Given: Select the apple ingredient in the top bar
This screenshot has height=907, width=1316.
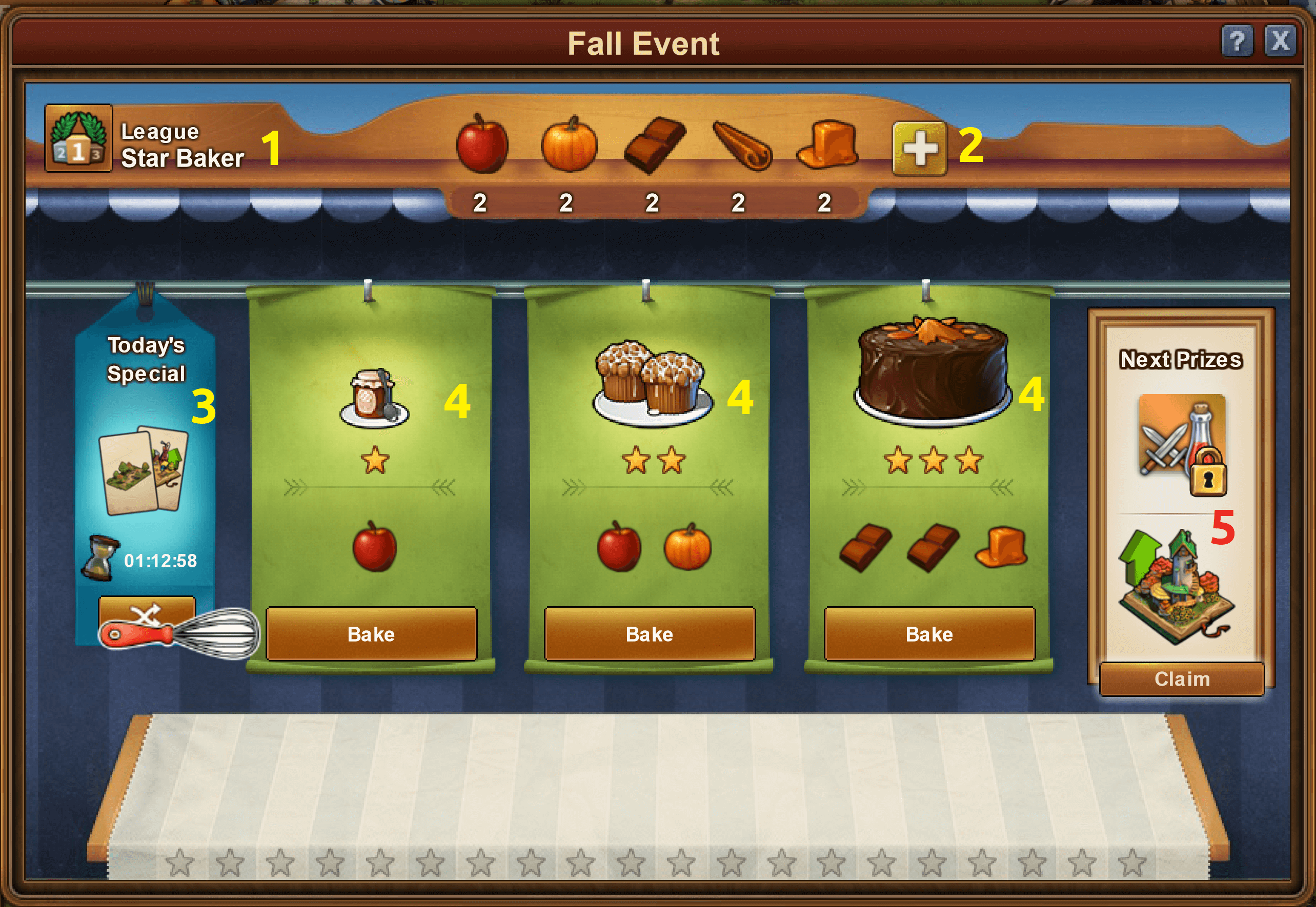Looking at the screenshot, I should pyautogui.click(x=481, y=144).
